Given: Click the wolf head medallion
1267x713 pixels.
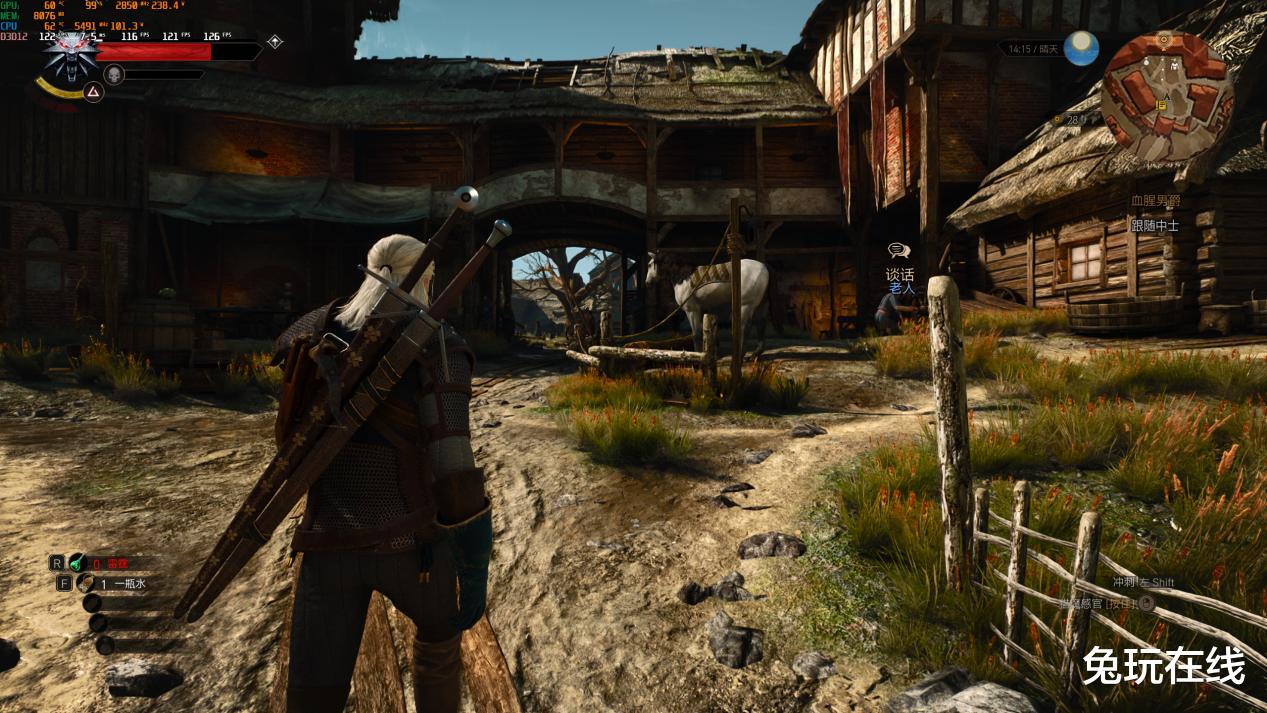Looking at the screenshot, I should 69,56.
